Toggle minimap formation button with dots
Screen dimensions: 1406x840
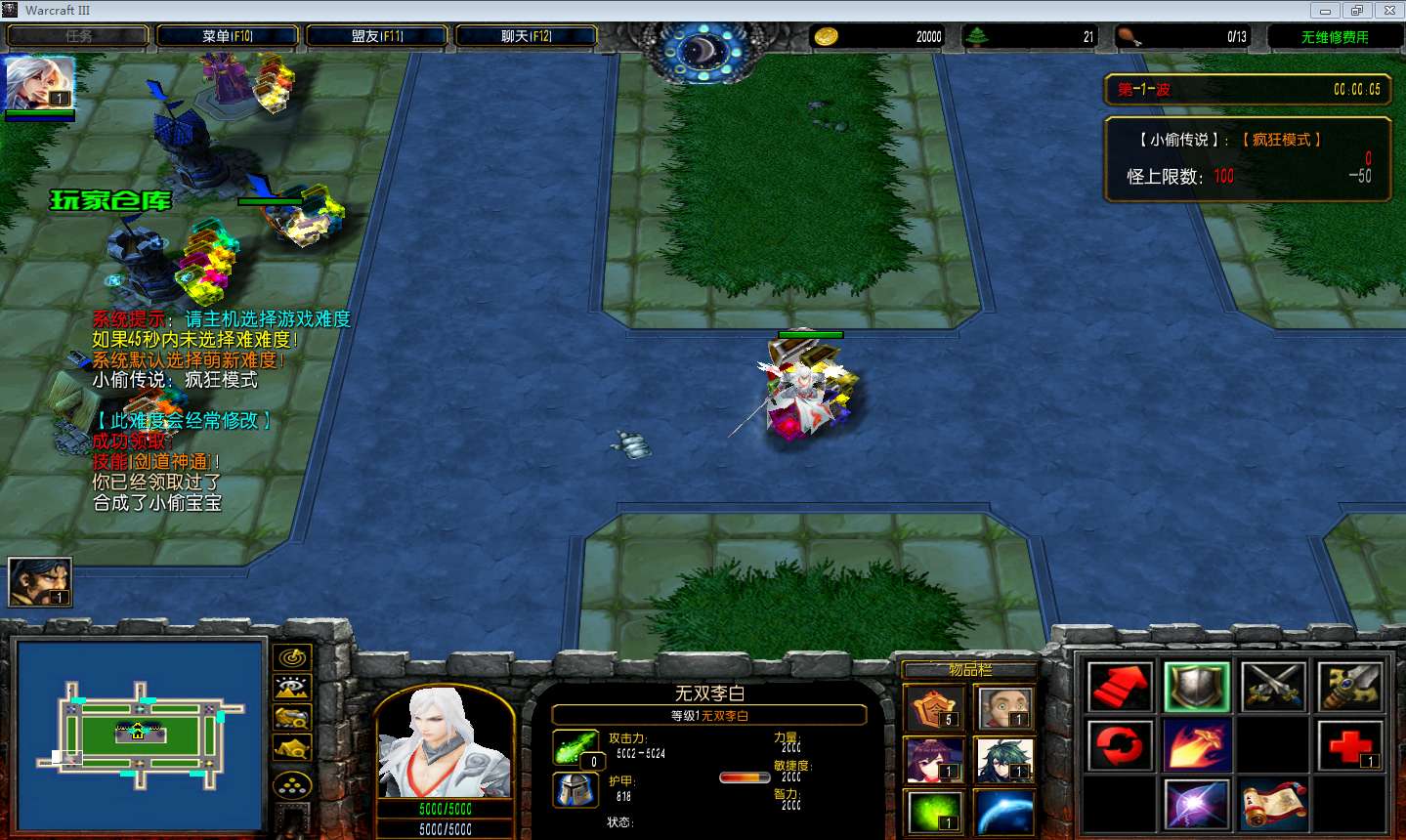coord(292,784)
